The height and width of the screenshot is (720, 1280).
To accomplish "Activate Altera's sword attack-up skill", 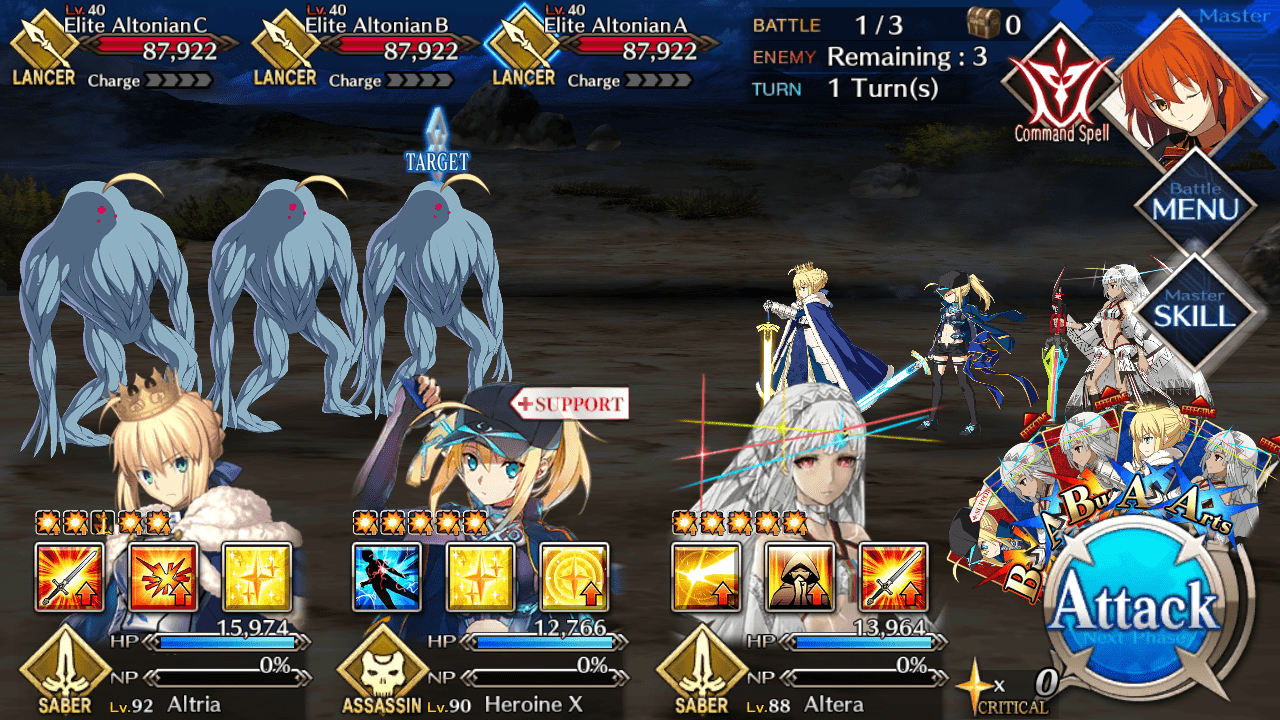I will (x=893, y=577).
